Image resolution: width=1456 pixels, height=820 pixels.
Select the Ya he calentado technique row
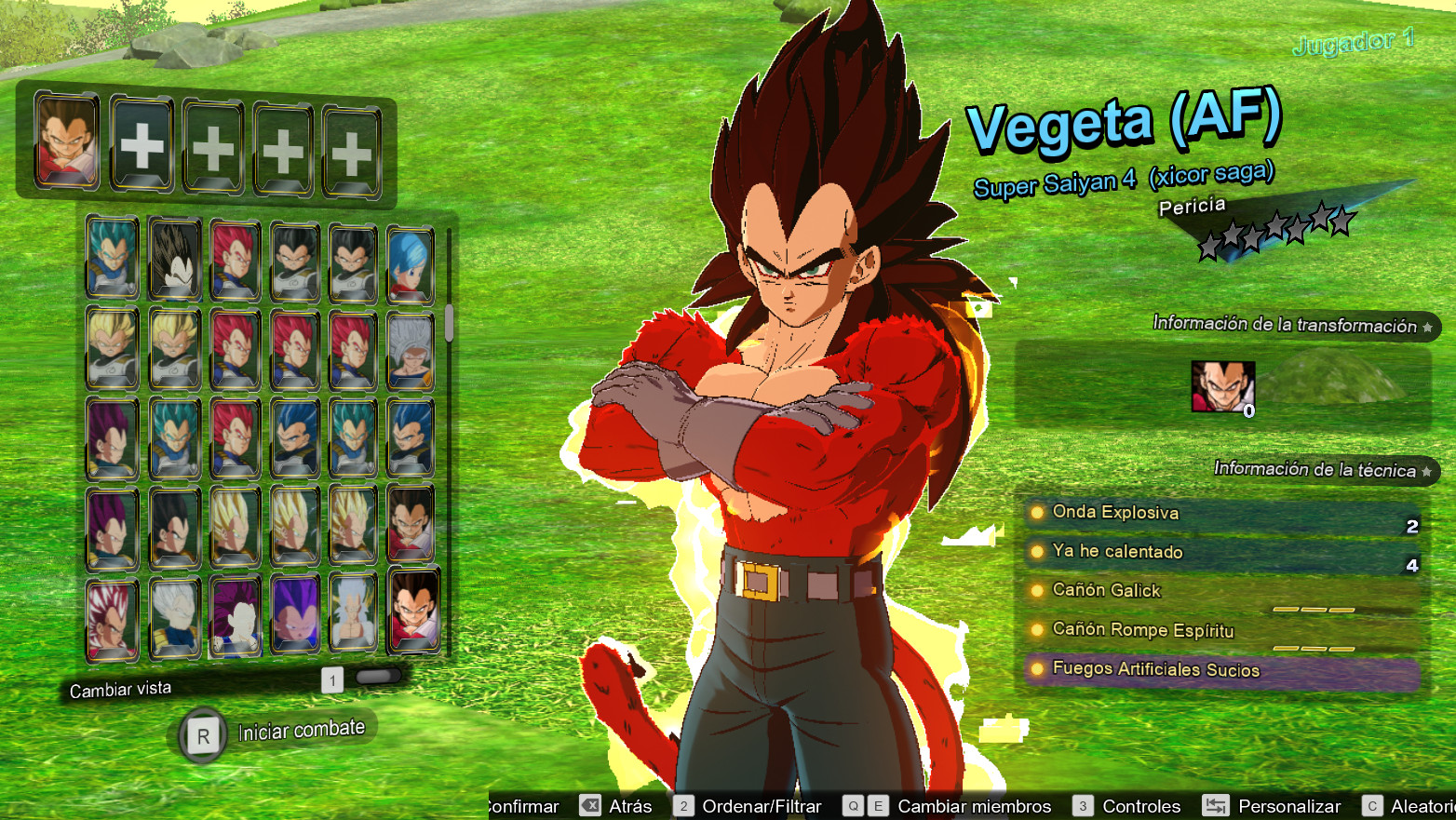[x=1220, y=552]
